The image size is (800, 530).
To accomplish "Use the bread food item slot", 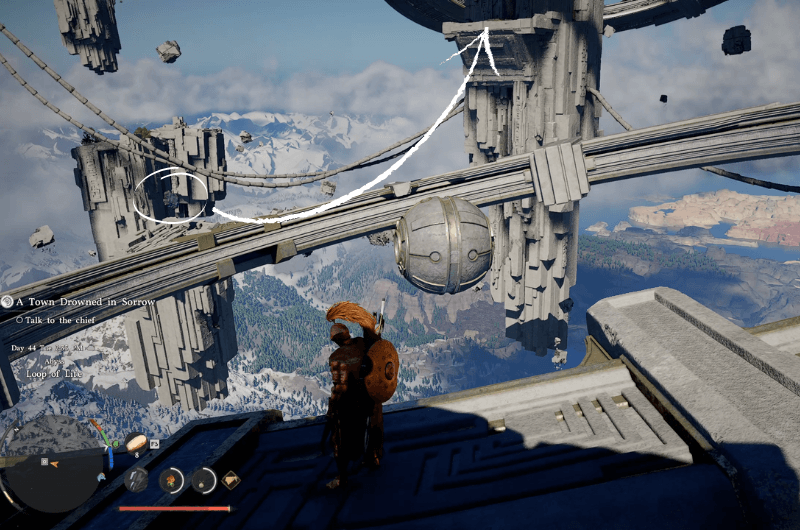I will point(137,442).
